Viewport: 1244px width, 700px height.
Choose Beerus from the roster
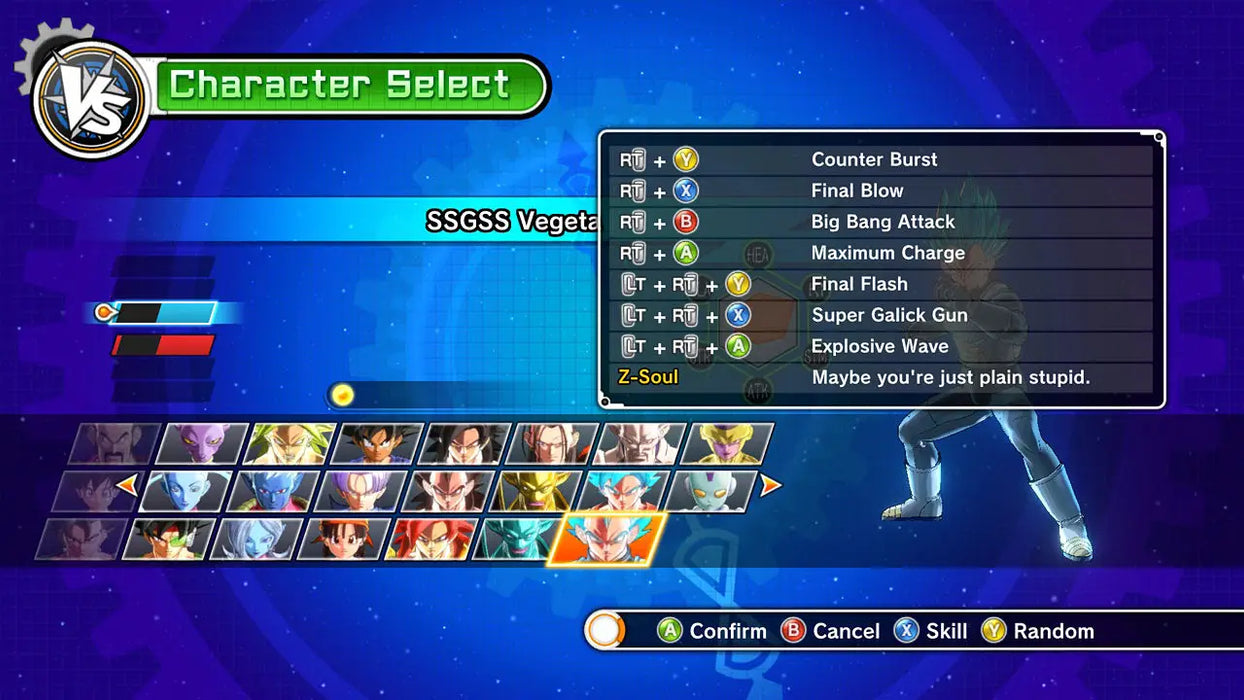[x=203, y=443]
